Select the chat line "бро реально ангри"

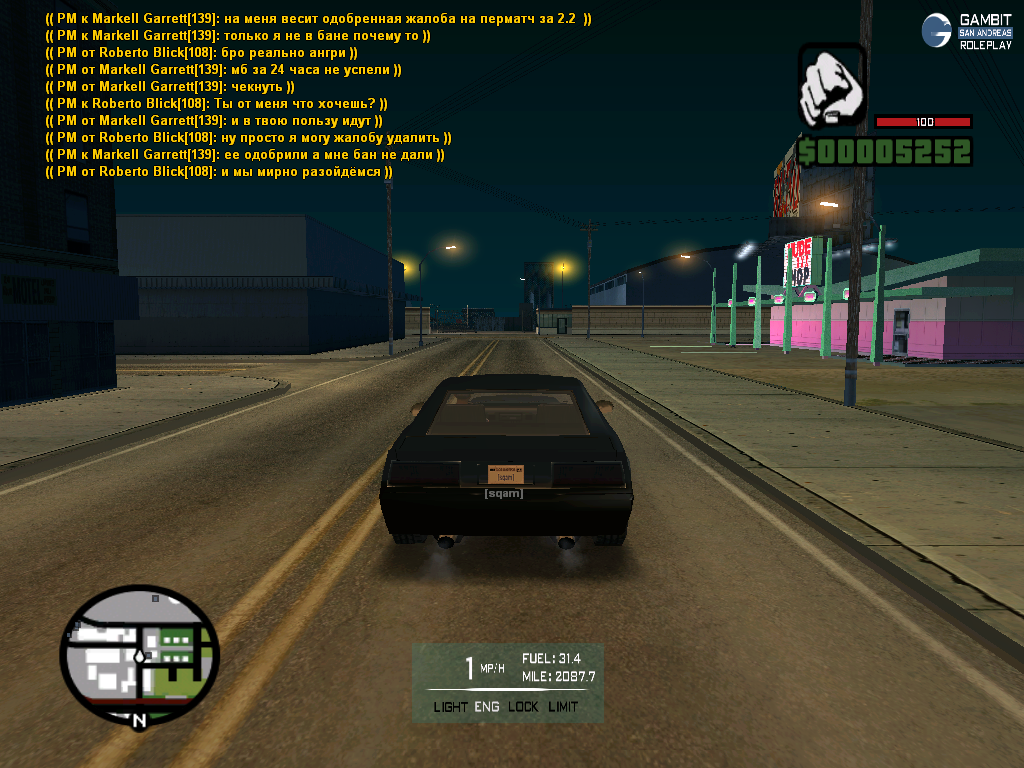pyautogui.click(x=202, y=53)
